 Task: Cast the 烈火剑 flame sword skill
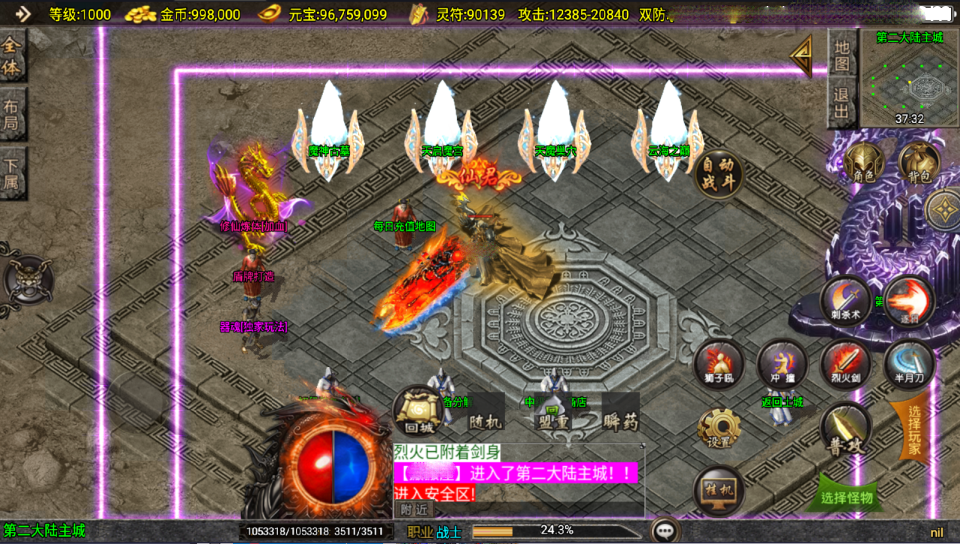845,364
